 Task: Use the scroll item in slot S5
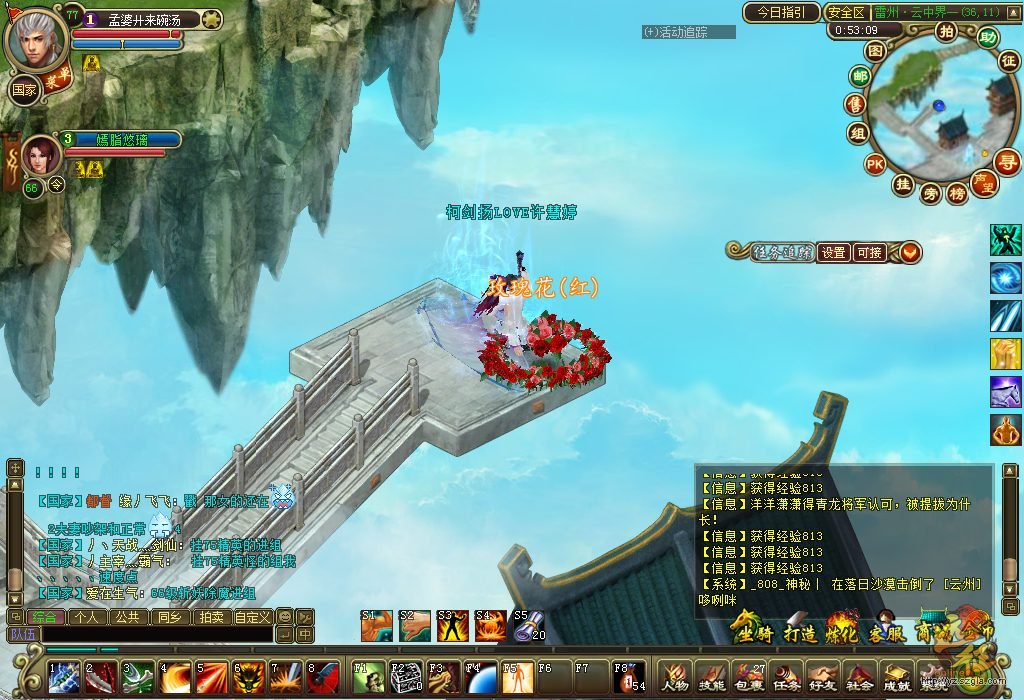click(x=528, y=626)
